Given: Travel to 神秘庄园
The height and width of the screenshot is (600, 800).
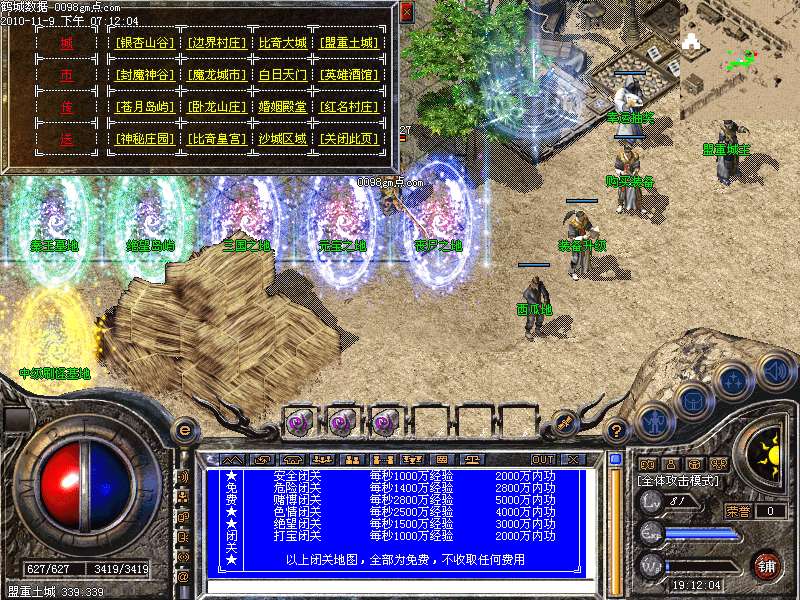Looking at the screenshot, I should (144, 139).
